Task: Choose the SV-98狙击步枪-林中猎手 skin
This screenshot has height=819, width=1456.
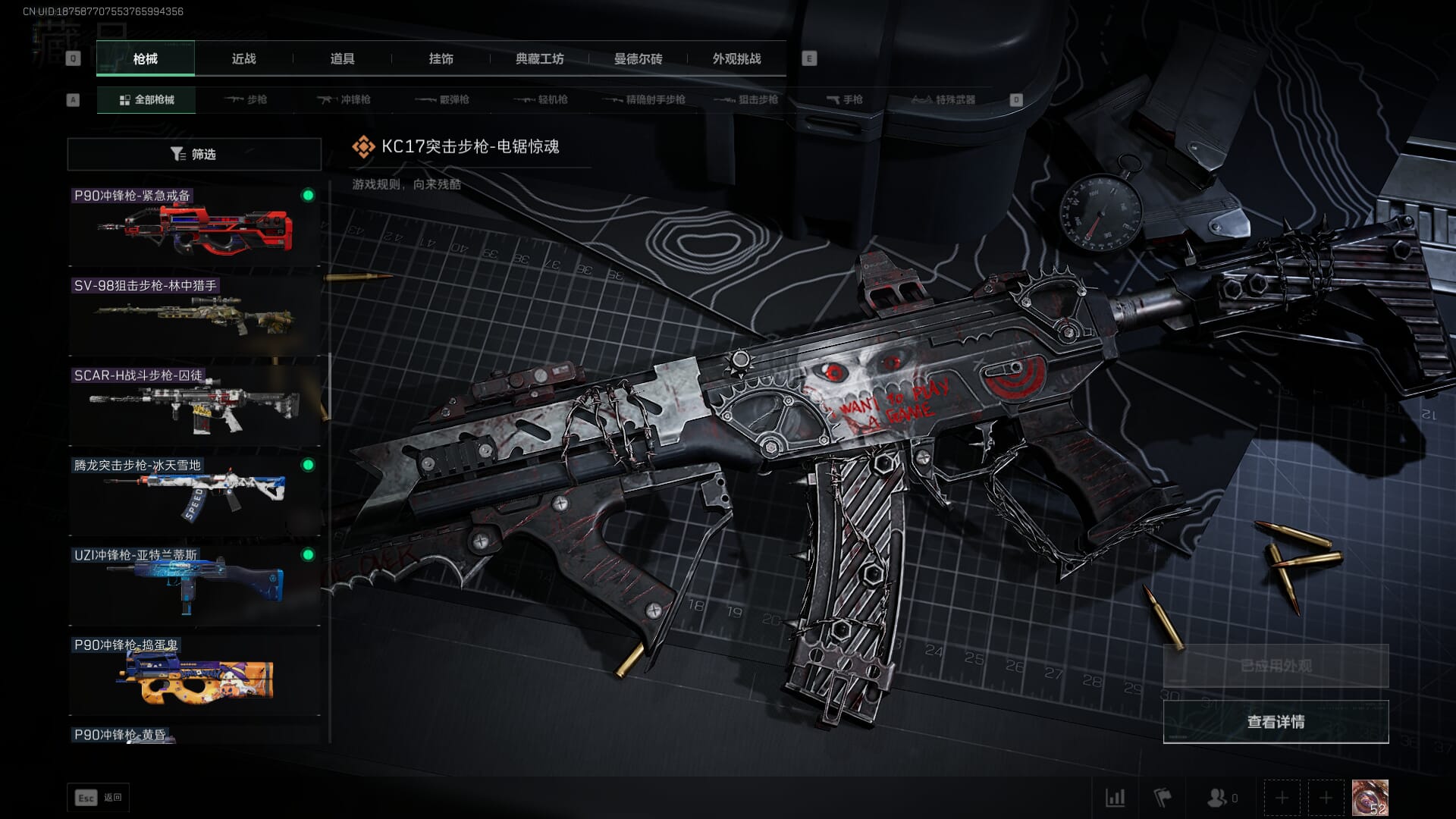Action: (x=194, y=315)
